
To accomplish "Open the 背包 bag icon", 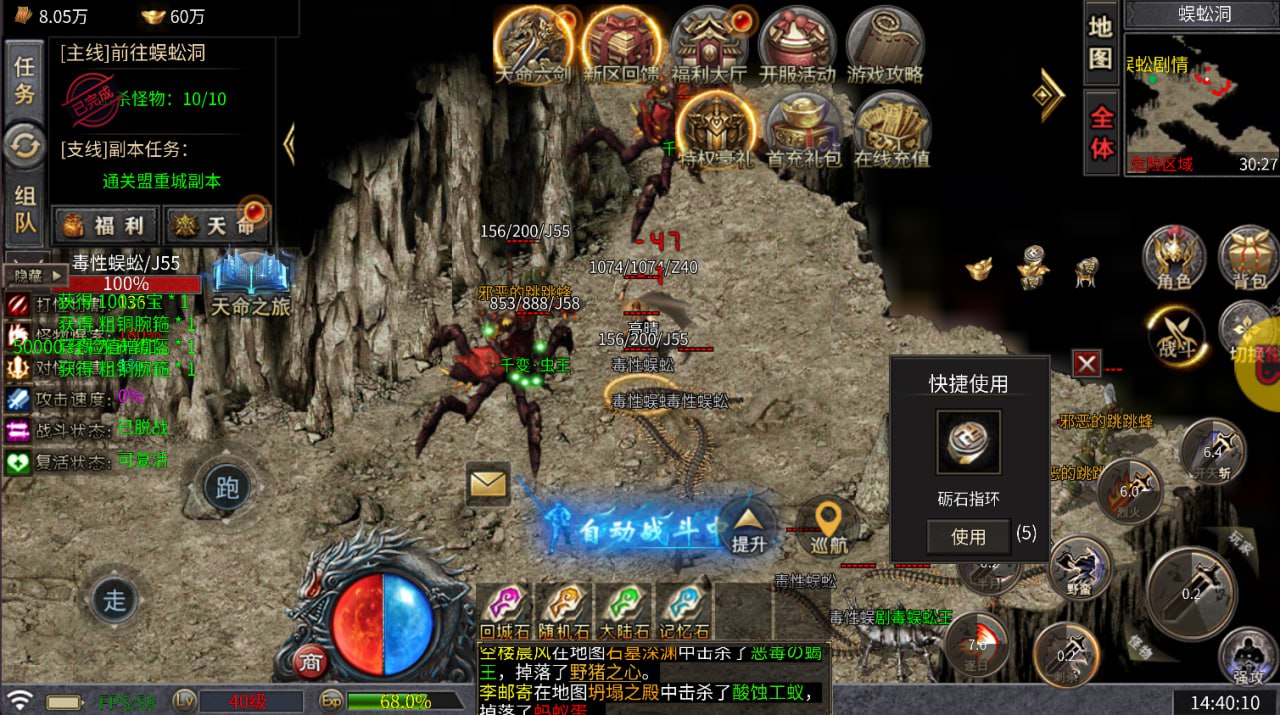I will click(x=1248, y=255).
